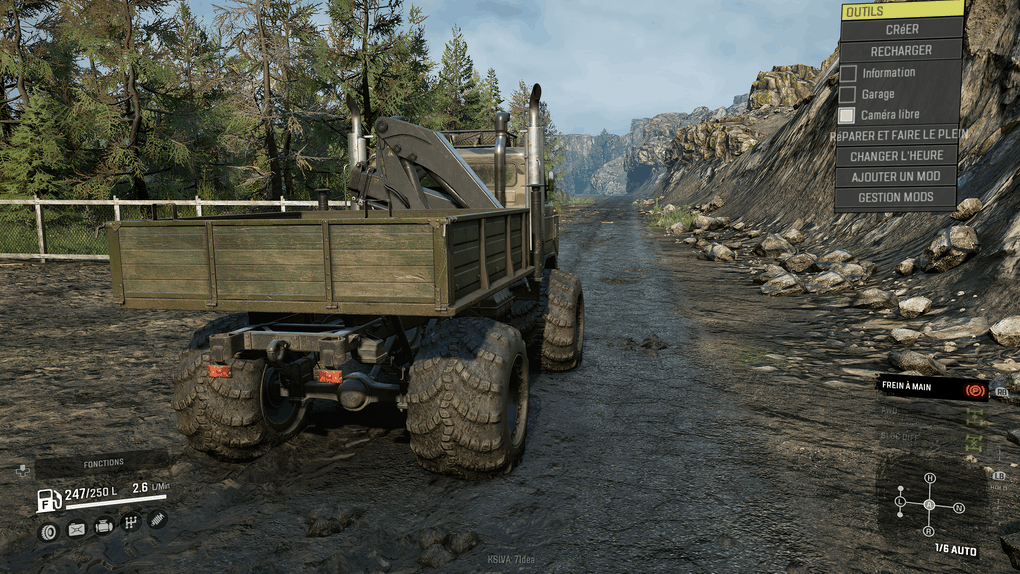Image resolution: width=1020 pixels, height=574 pixels.
Task: Click the tire status icon
Action: (47, 531)
